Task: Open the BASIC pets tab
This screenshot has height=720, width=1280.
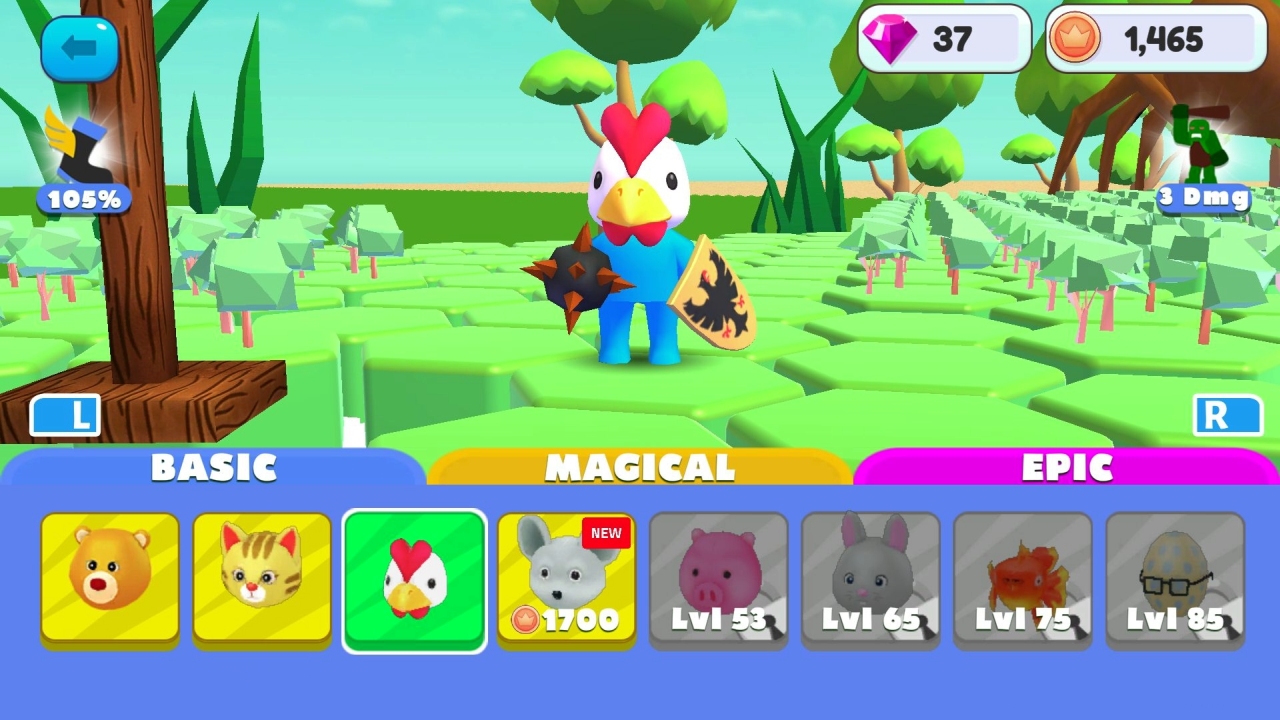Action: pos(213,466)
